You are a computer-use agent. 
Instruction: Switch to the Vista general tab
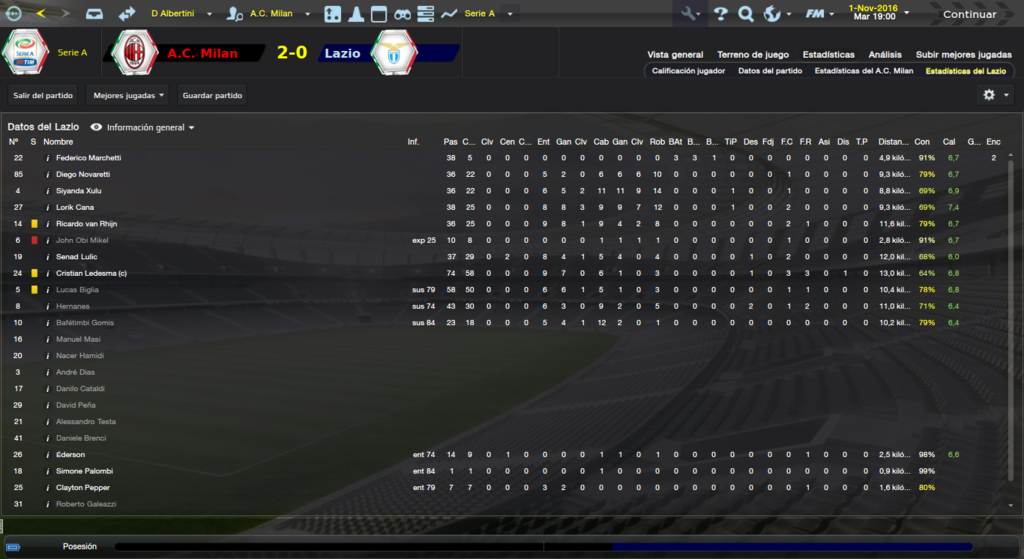(675, 54)
